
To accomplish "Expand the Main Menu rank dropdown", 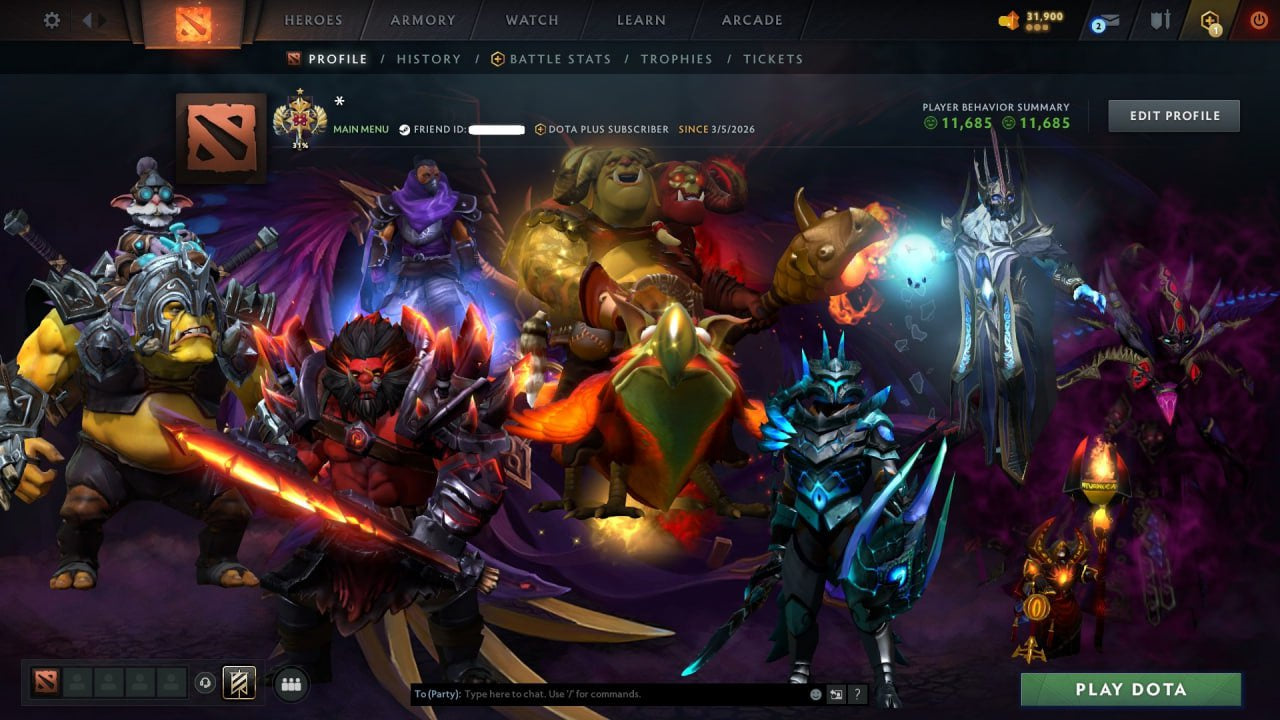I will (x=359, y=129).
